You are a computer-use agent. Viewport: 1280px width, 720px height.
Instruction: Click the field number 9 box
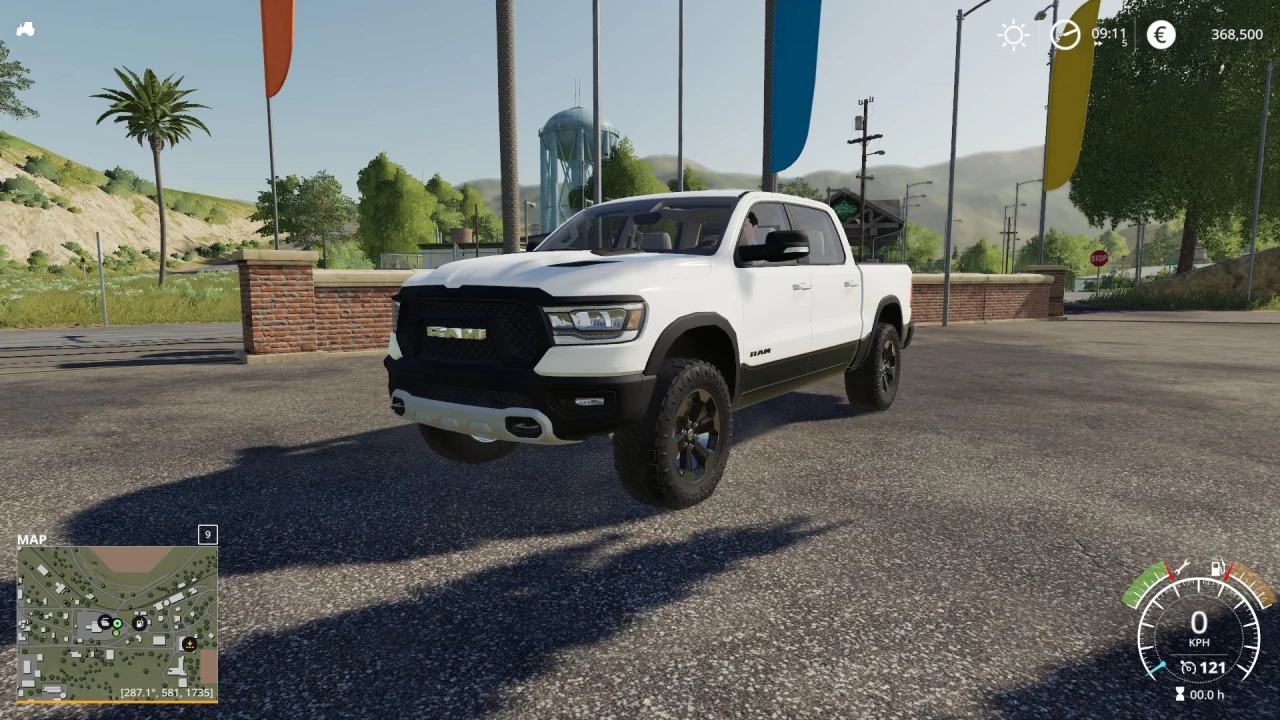coord(207,535)
